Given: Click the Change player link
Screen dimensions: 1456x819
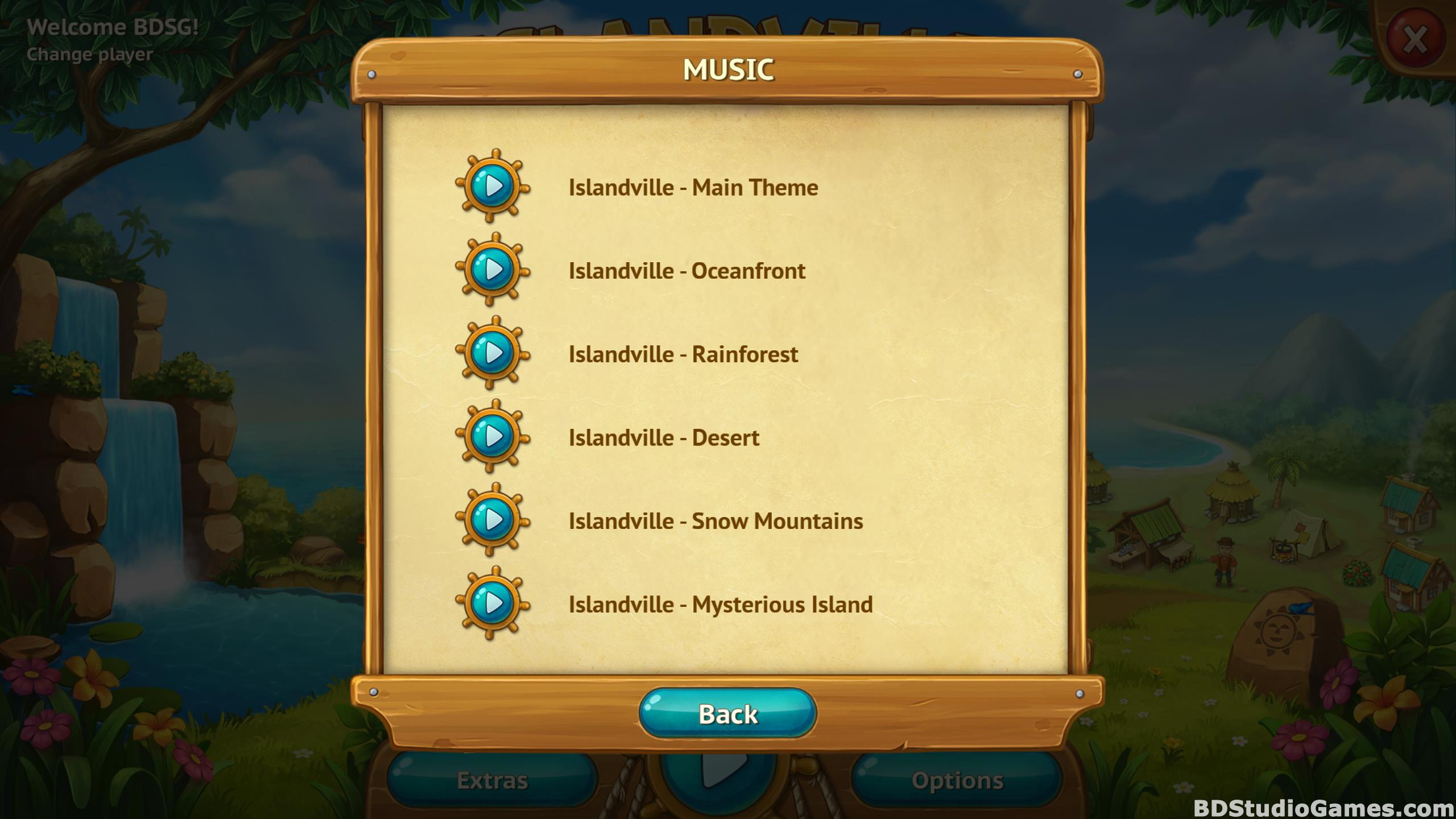Looking at the screenshot, I should click(90, 55).
